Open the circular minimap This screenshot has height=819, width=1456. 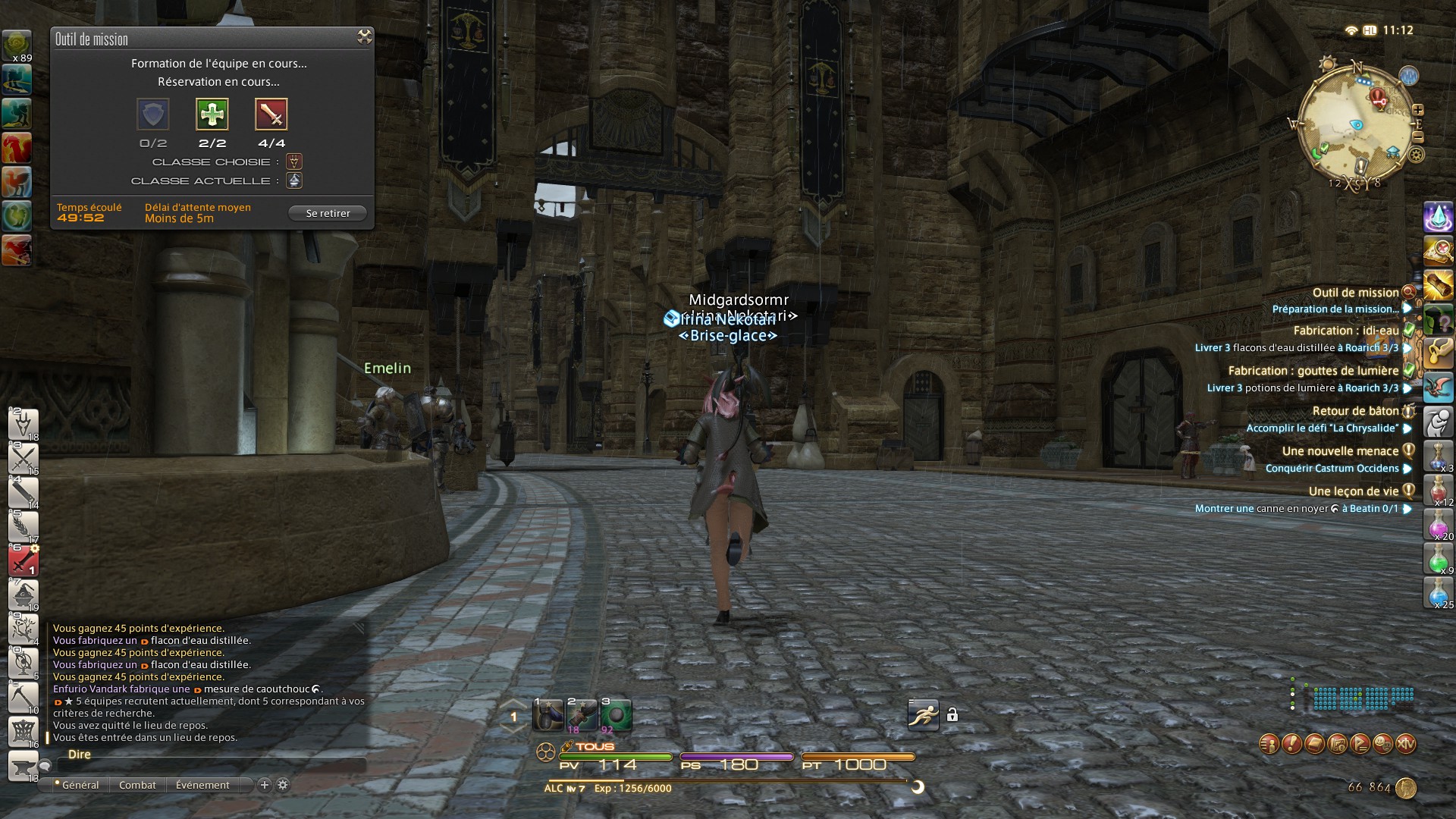point(1355,124)
